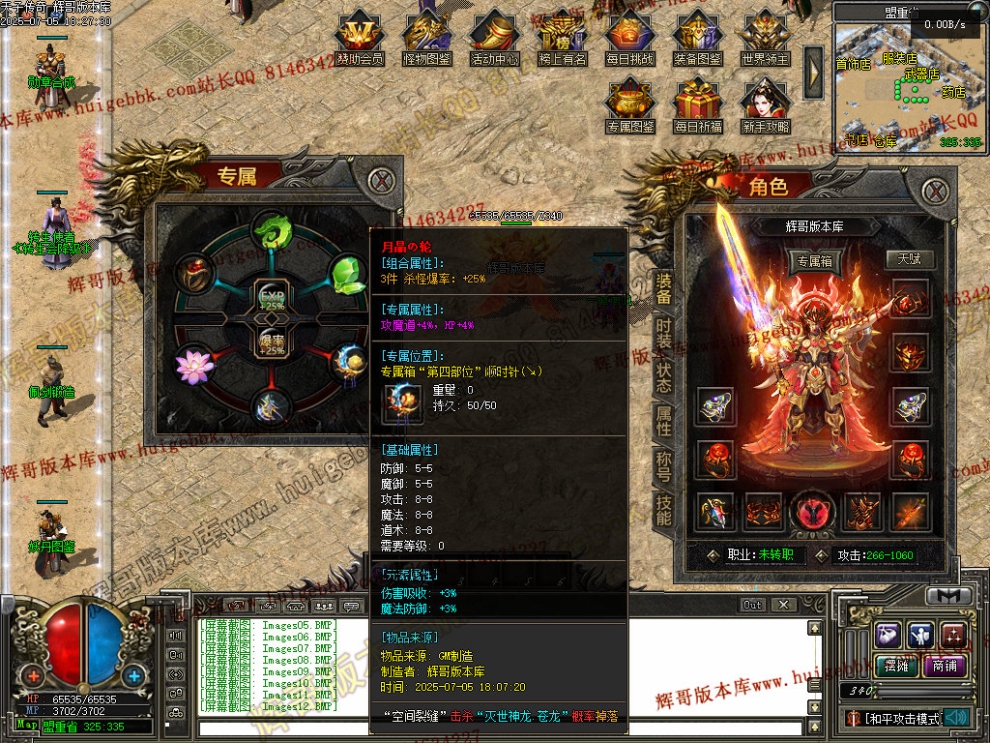This screenshot has height=743, width=990.
Task: Close the 角色 character panel
Action: (x=934, y=190)
